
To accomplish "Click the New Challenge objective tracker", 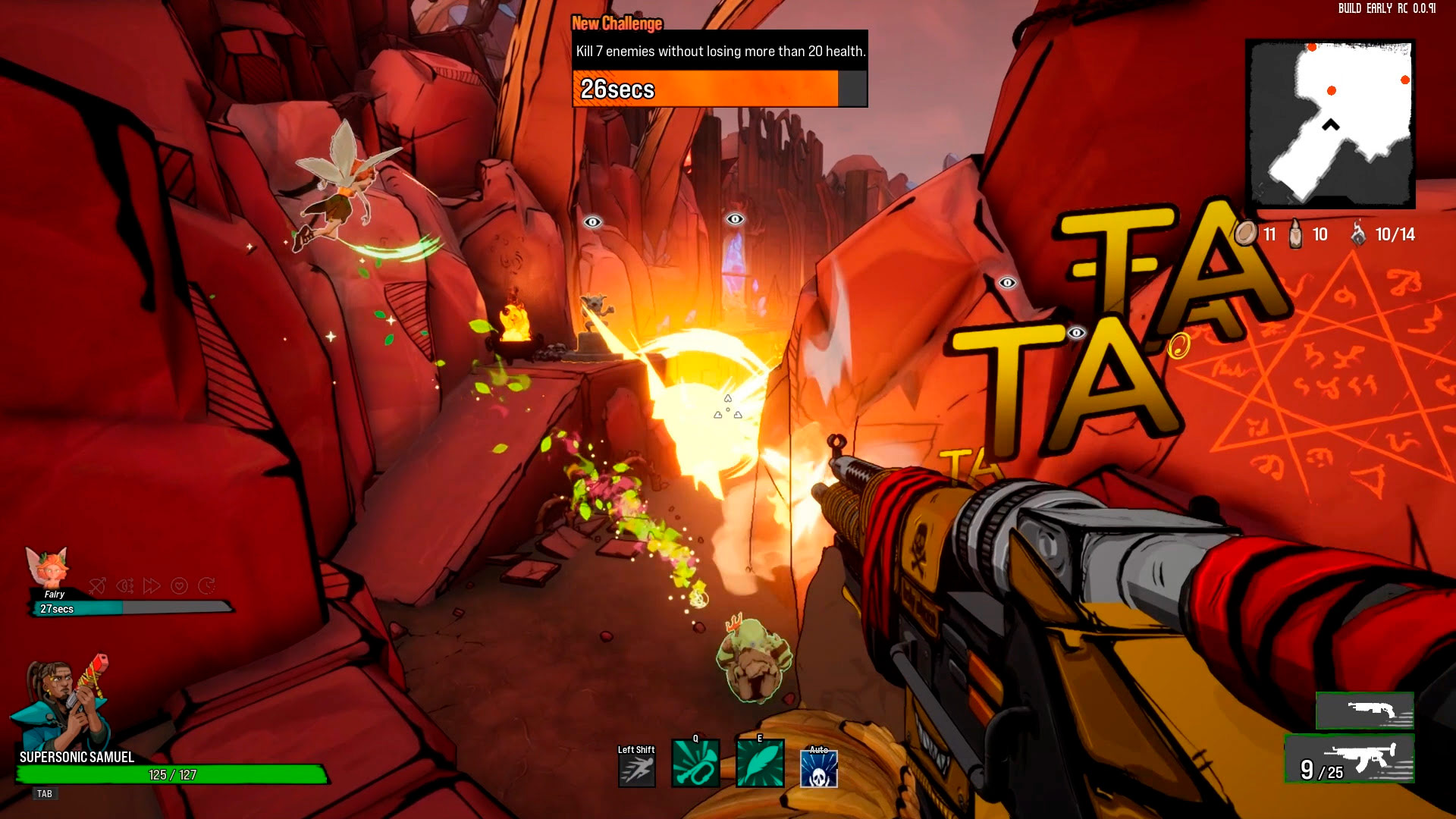I will click(x=719, y=68).
